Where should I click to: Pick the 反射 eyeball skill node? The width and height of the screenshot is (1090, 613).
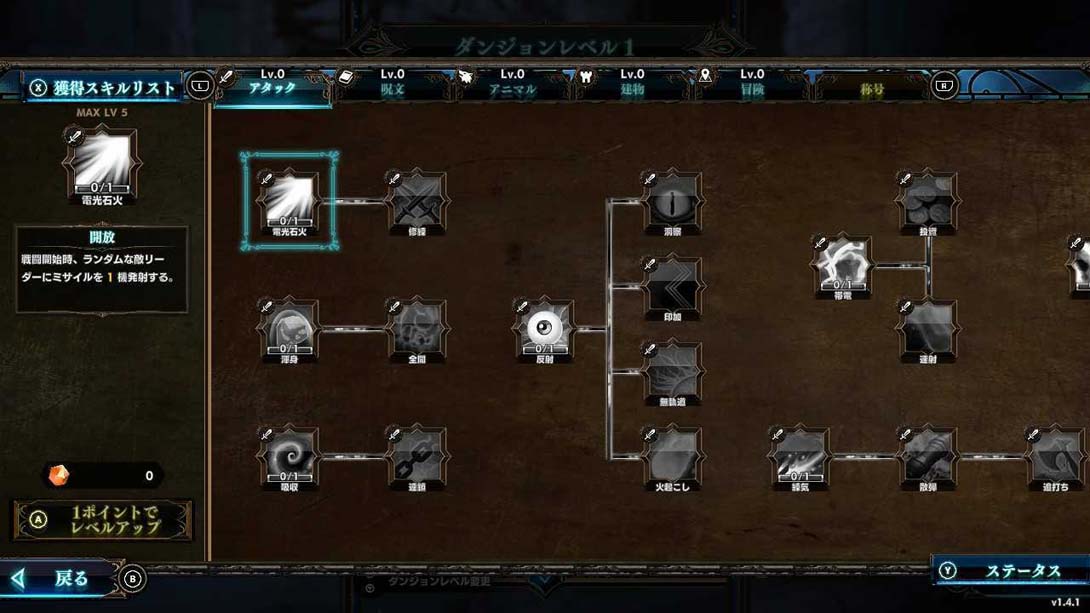click(545, 329)
